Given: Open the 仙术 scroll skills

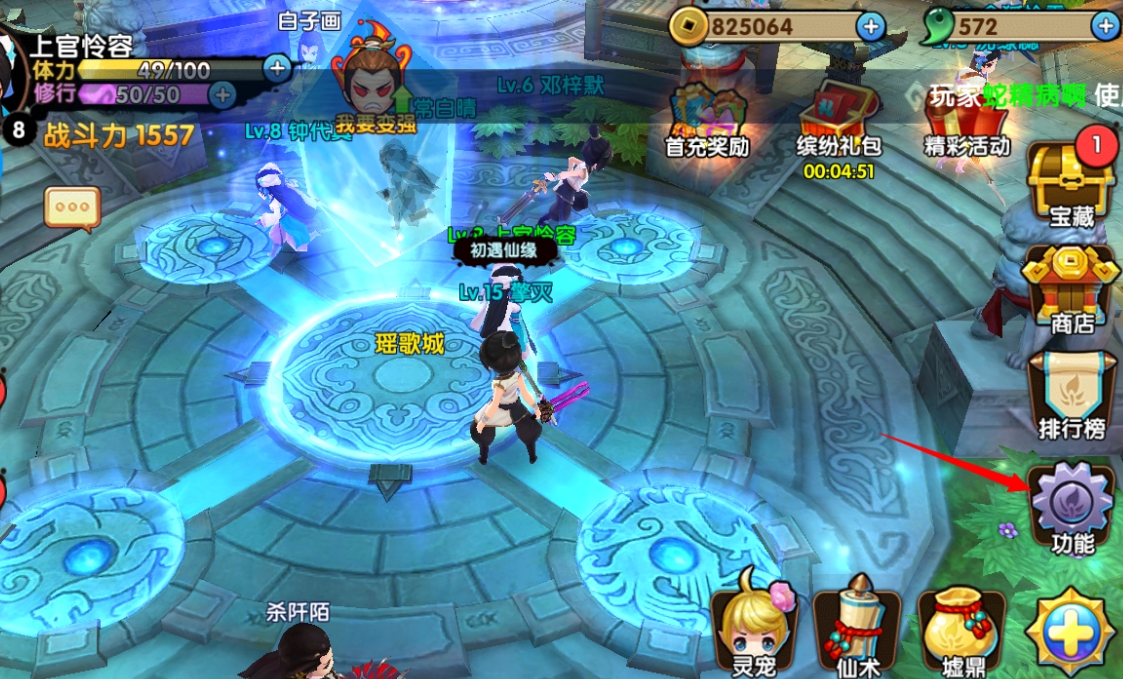Looking at the screenshot, I should point(857,630).
